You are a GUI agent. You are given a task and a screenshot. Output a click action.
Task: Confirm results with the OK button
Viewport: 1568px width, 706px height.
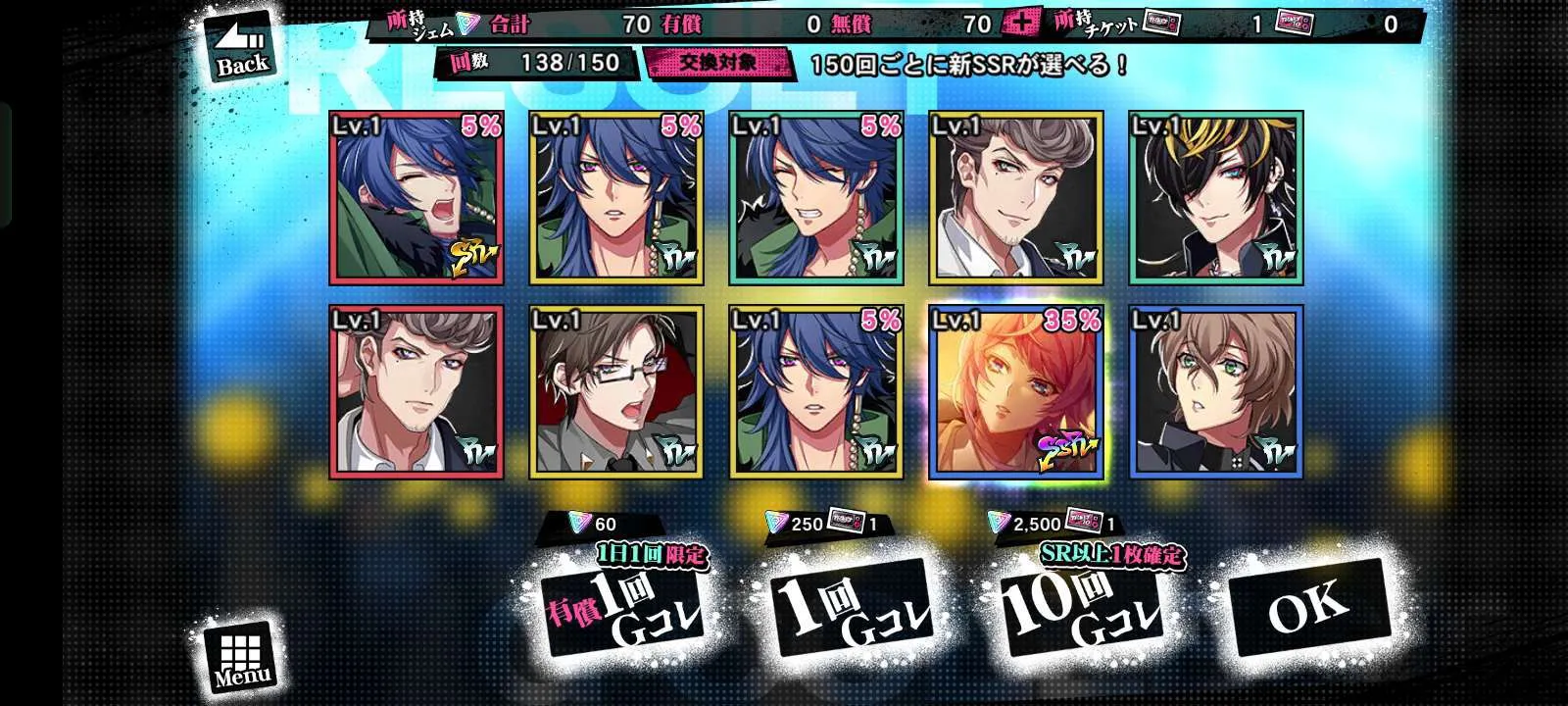tap(1308, 608)
